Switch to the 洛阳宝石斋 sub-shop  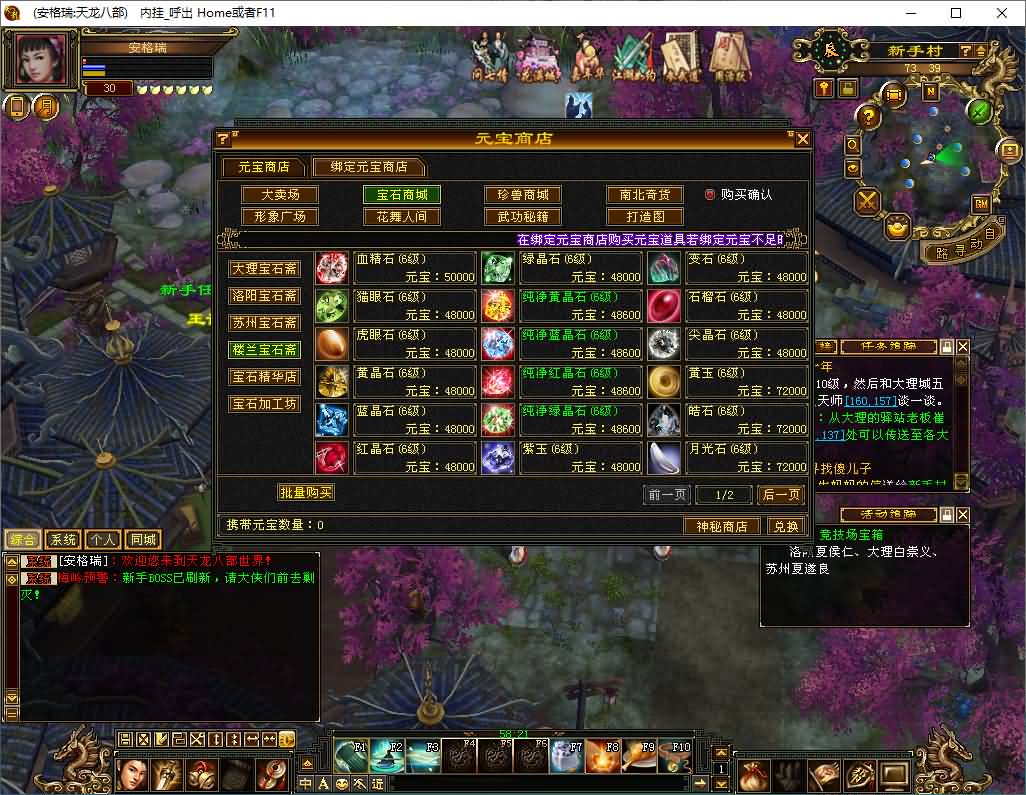pyautogui.click(x=265, y=296)
